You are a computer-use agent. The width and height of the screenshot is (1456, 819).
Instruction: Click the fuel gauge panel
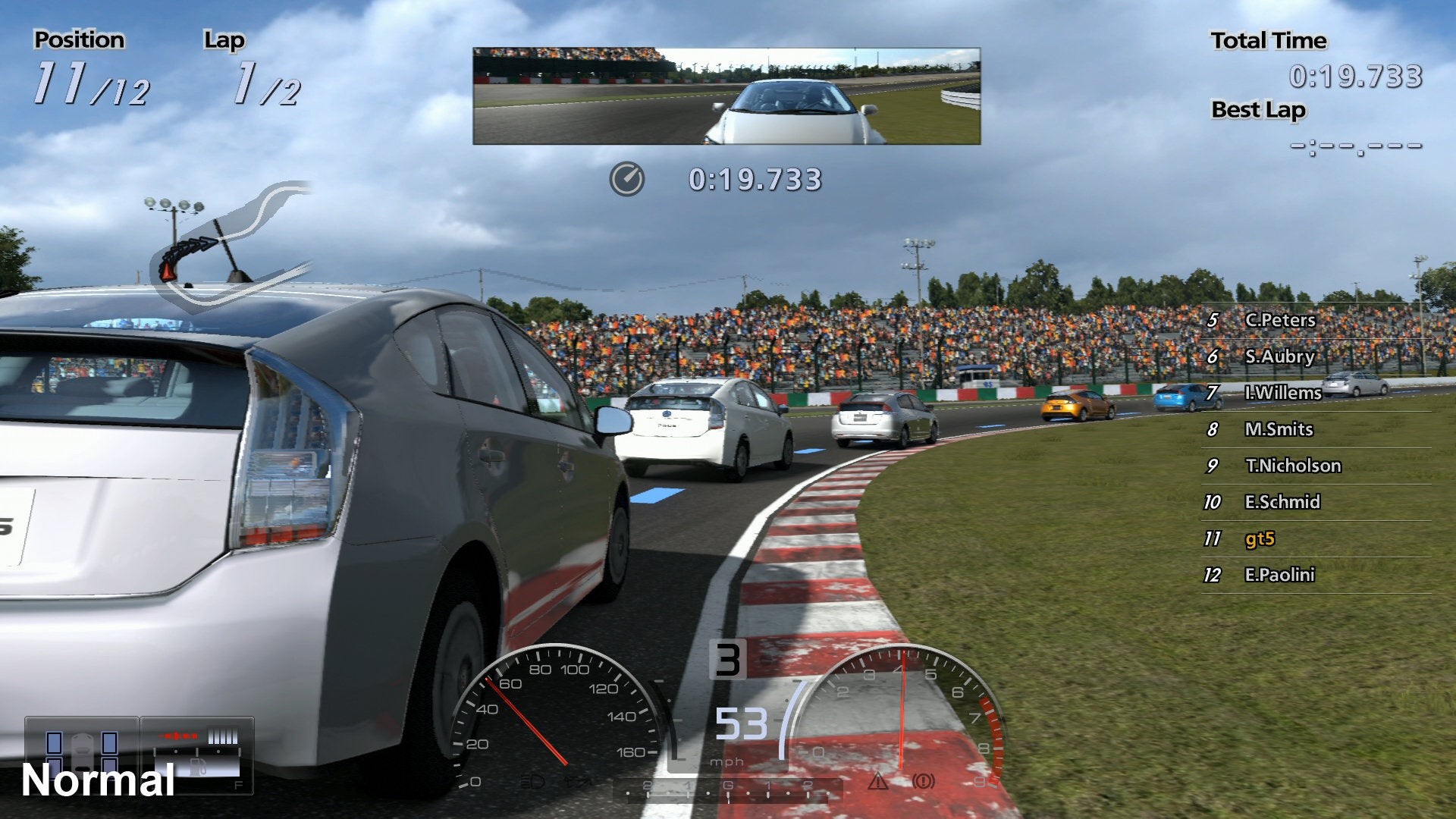(197, 755)
